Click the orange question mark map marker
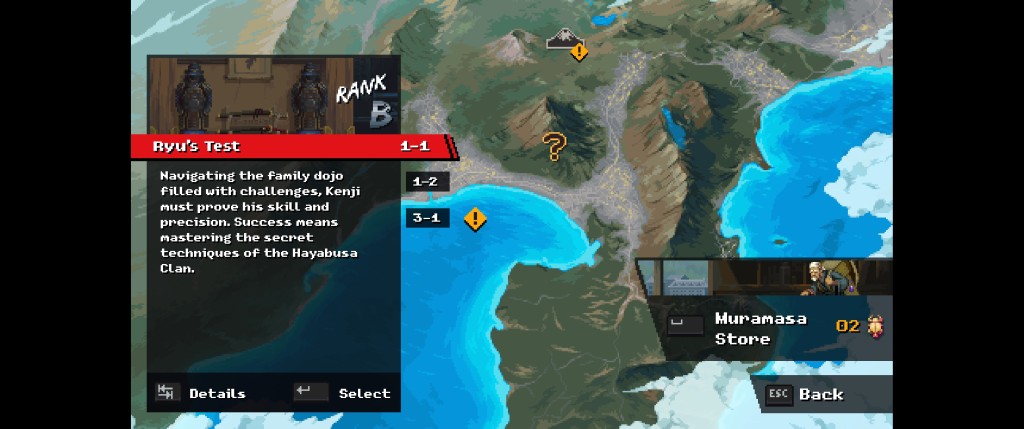The height and width of the screenshot is (429, 1024). pos(554,147)
